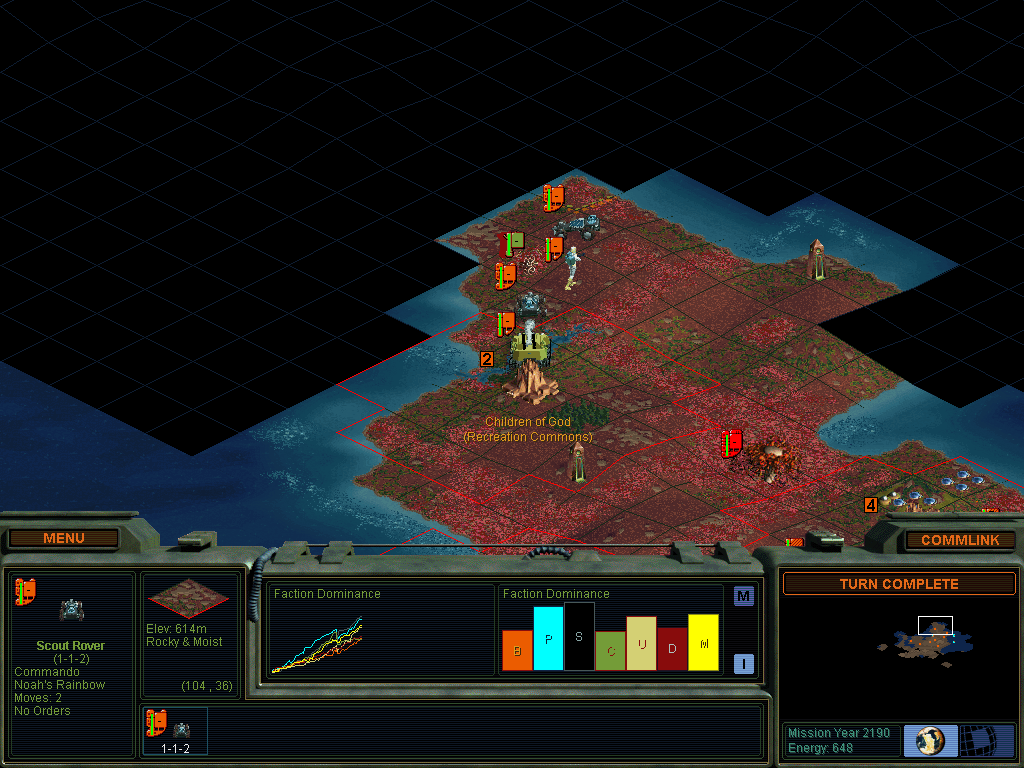The width and height of the screenshot is (1024, 768).
Task: Toggle the M button beside faction bars
Action: click(743, 597)
